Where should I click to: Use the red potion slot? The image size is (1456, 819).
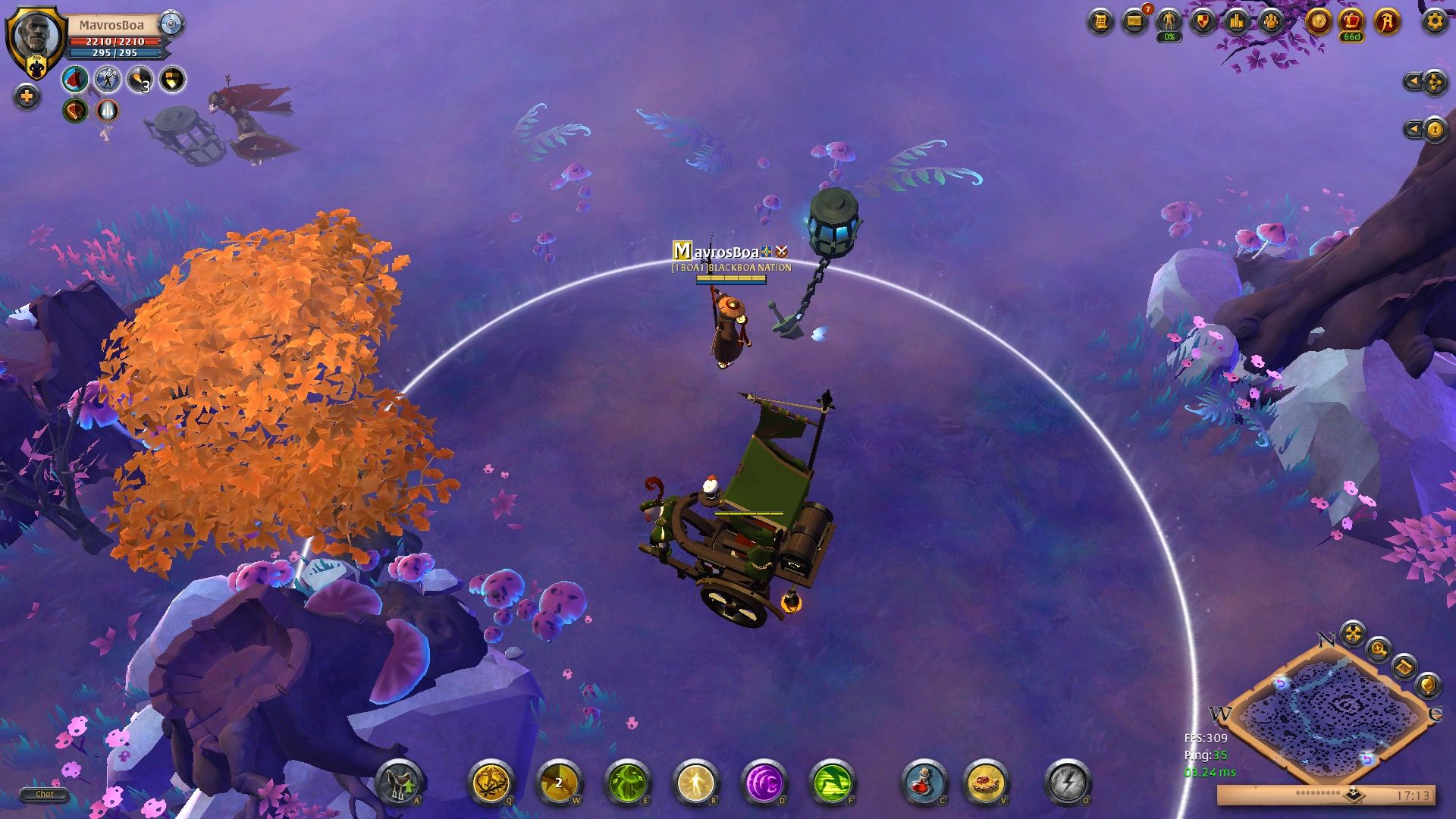pyautogui.click(x=924, y=783)
